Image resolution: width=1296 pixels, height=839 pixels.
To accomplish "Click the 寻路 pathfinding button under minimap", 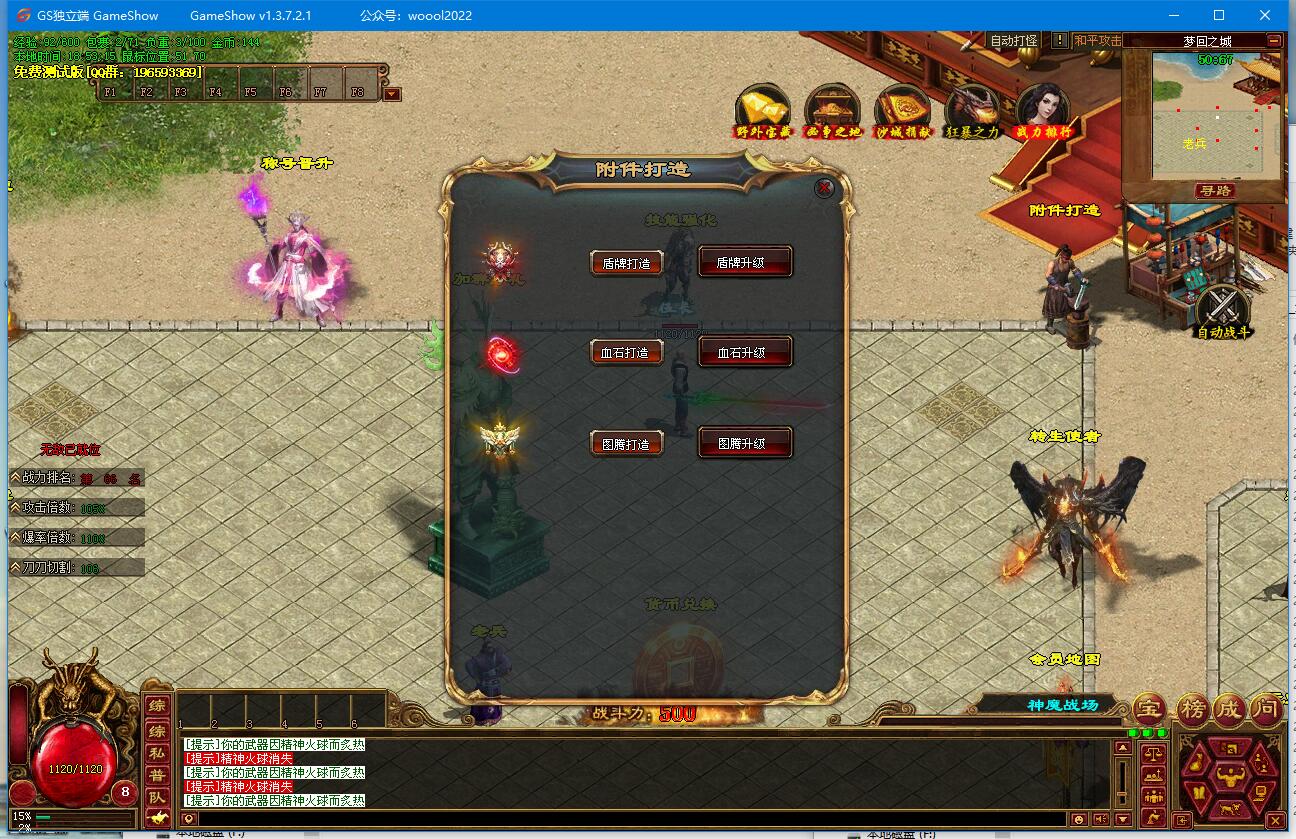I will 1215,190.
